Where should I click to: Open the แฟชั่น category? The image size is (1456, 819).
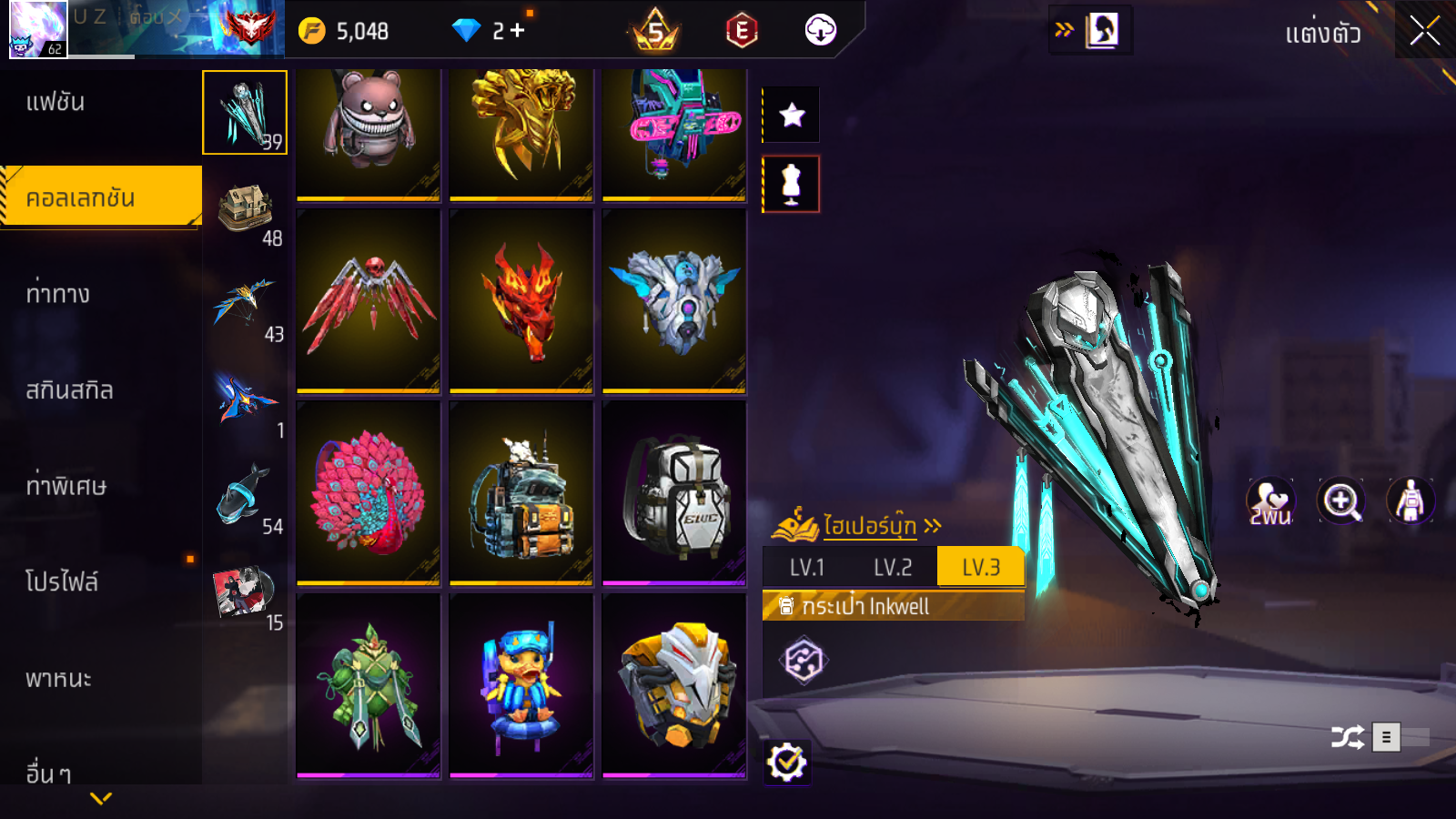(x=56, y=102)
